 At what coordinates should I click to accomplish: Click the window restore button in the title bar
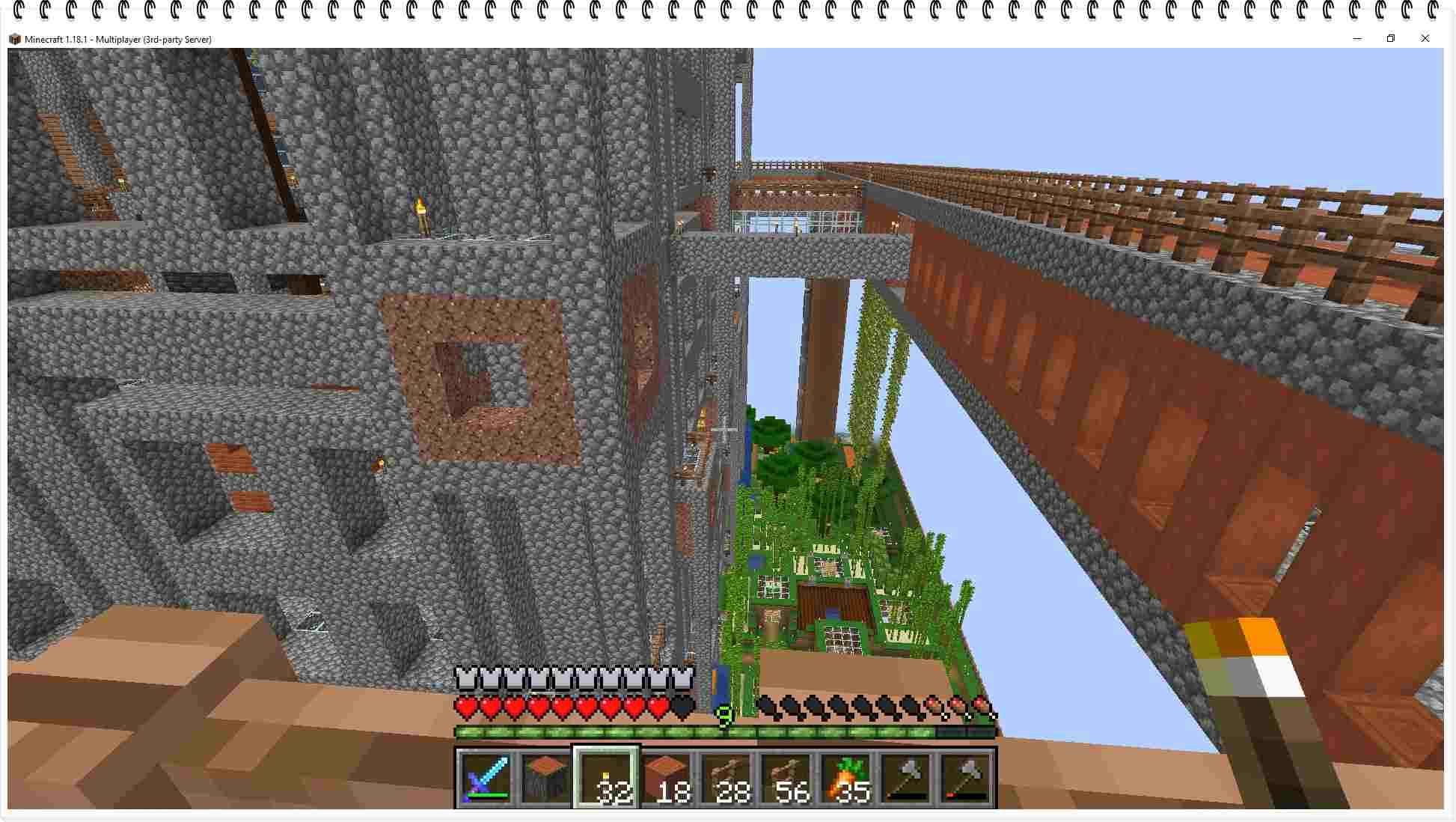pyautogui.click(x=1391, y=38)
